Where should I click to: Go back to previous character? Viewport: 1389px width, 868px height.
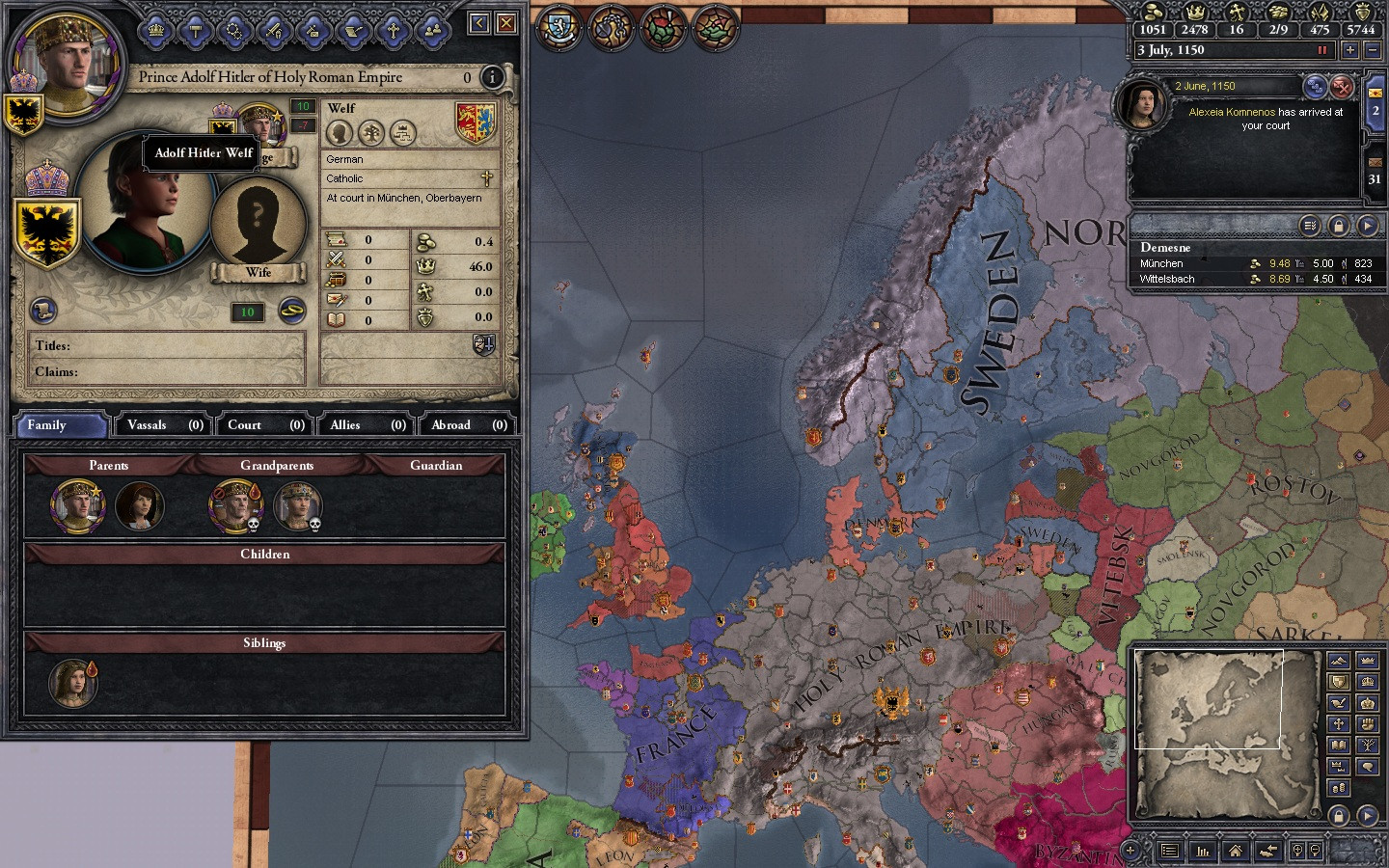[x=479, y=22]
